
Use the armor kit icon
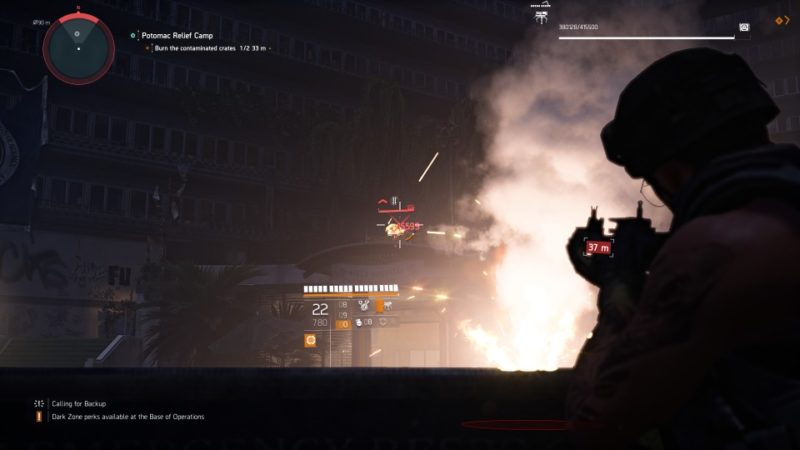pyautogui.click(x=385, y=322)
